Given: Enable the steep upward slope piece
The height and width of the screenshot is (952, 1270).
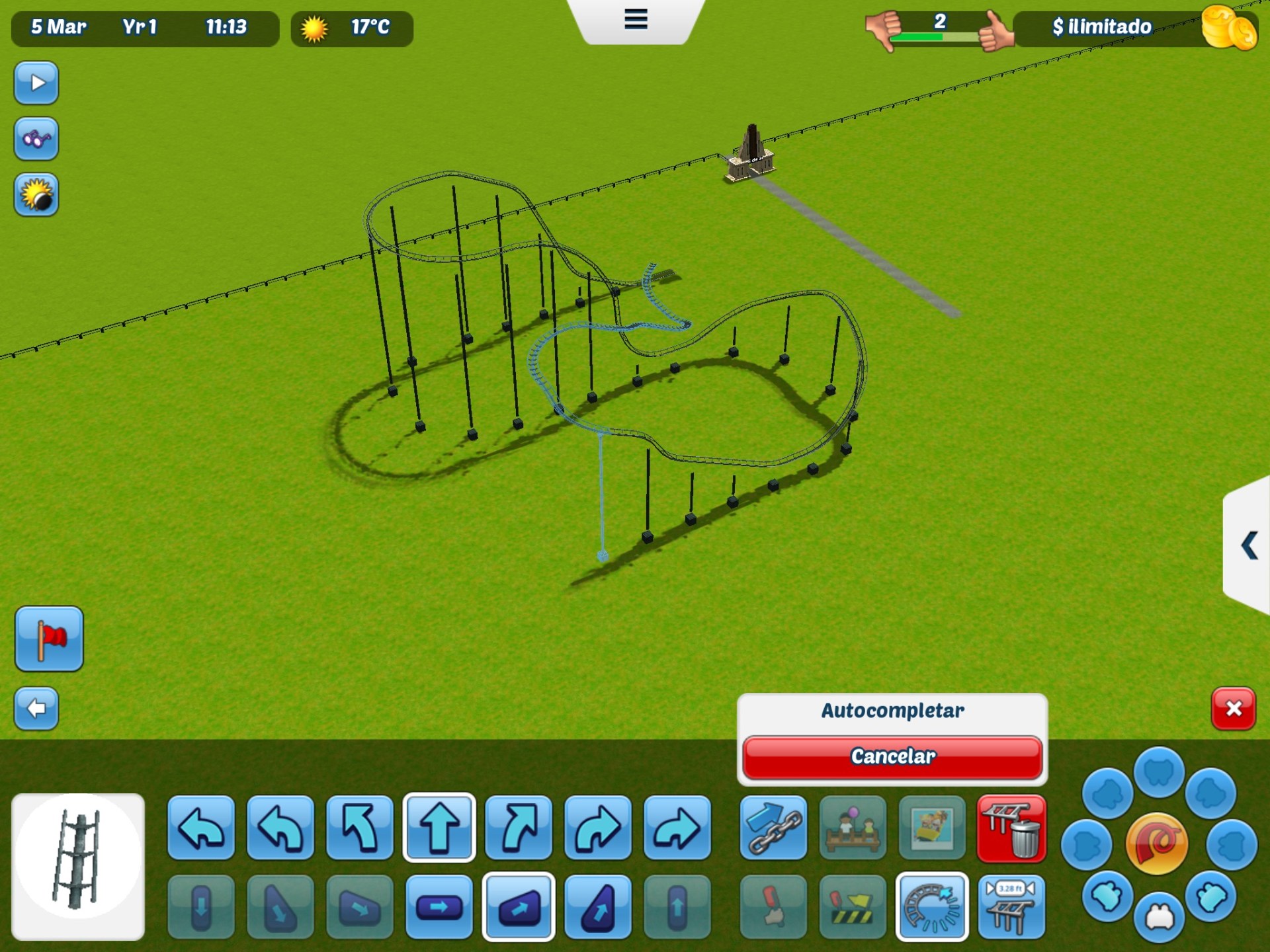Looking at the screenshot, I should [597, 908].
